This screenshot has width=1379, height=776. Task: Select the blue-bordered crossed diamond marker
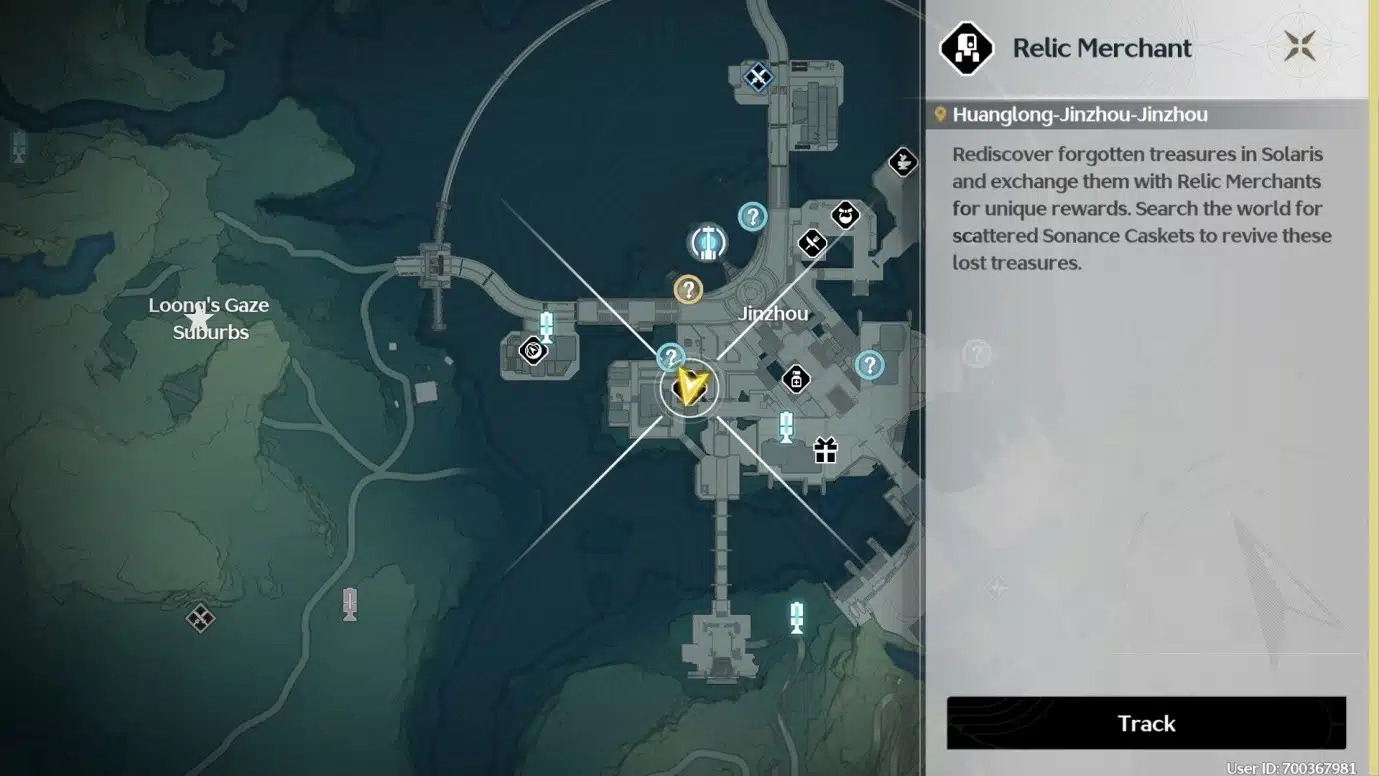pyautogui.click(x=759, y=76)
